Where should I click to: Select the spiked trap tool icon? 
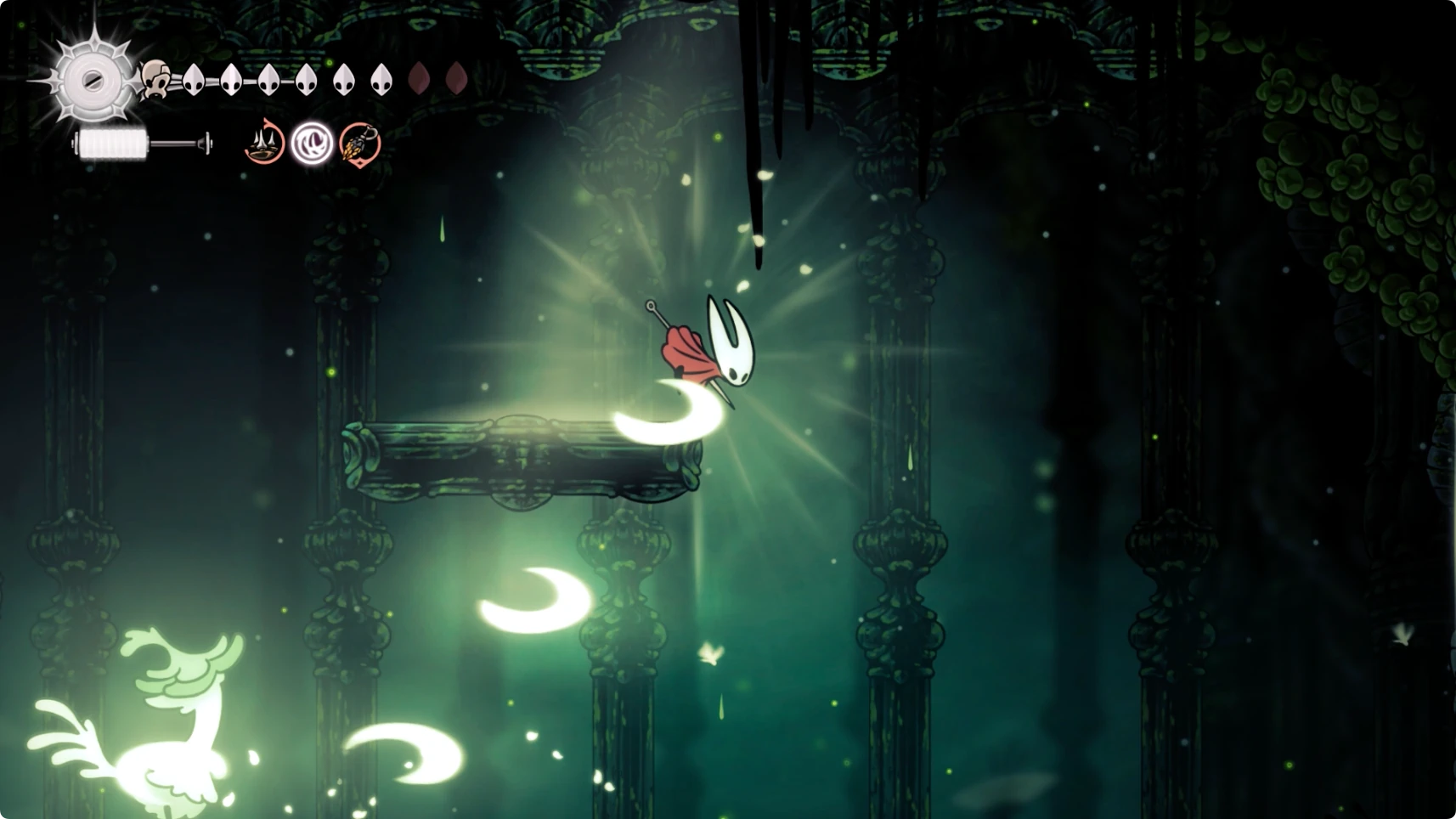[264, 144]
